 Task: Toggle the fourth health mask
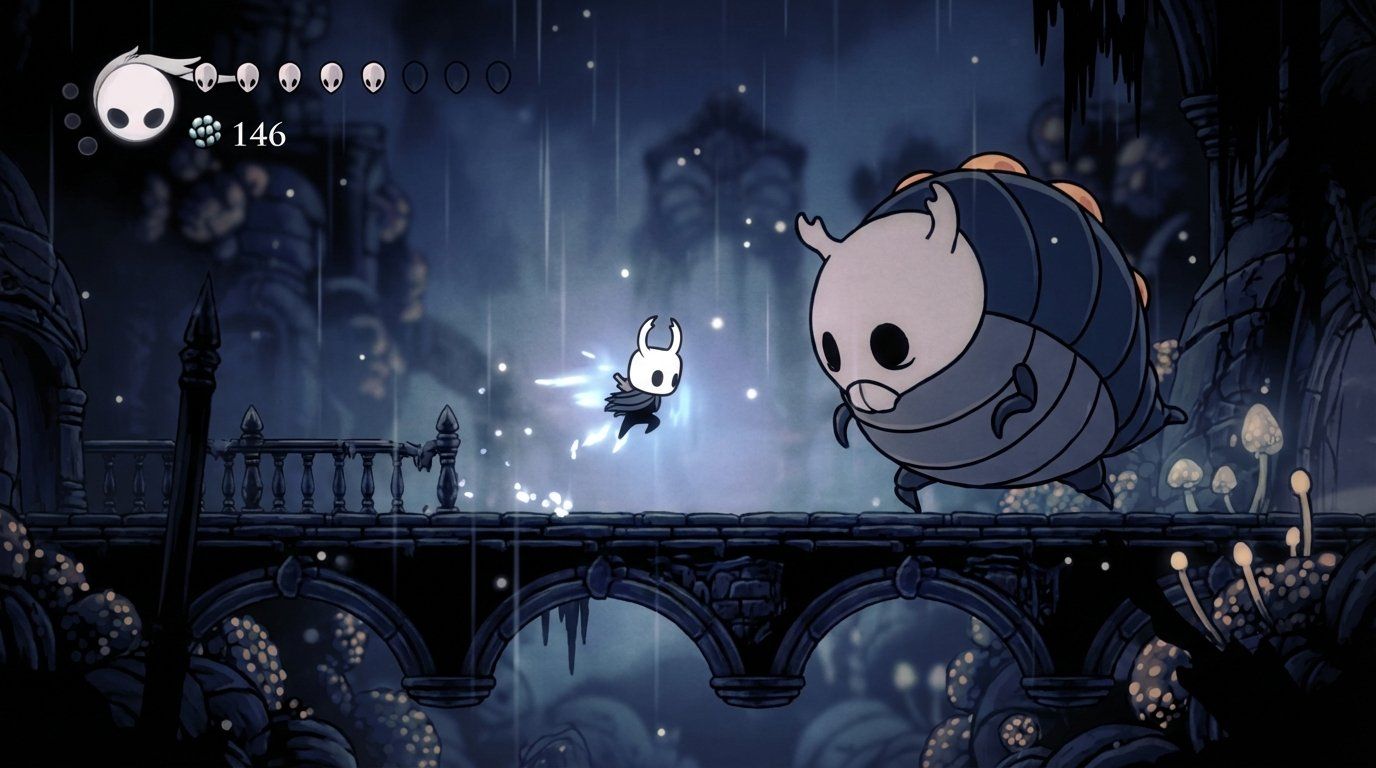[329, 75]
